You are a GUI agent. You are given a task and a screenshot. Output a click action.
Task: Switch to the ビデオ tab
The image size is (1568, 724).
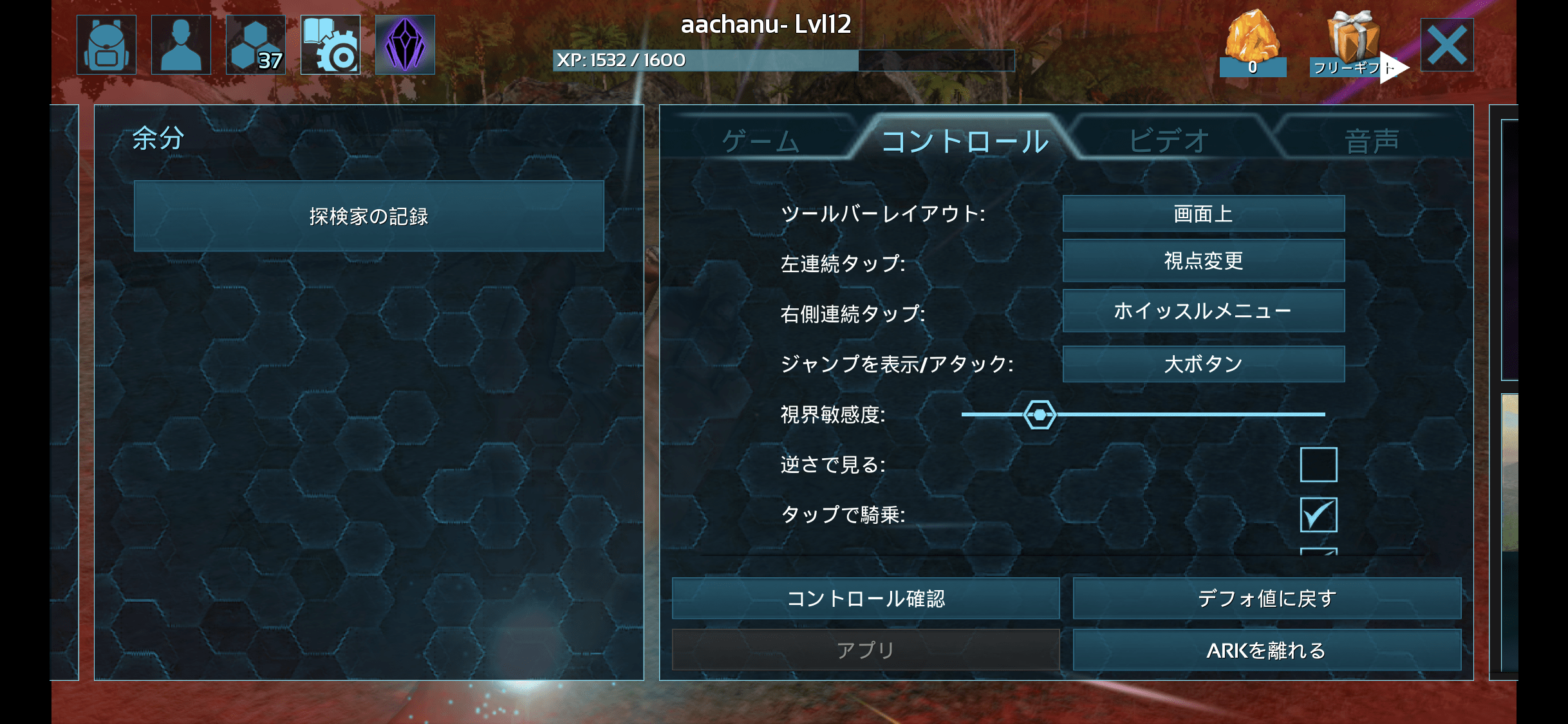click(1168, 141)
